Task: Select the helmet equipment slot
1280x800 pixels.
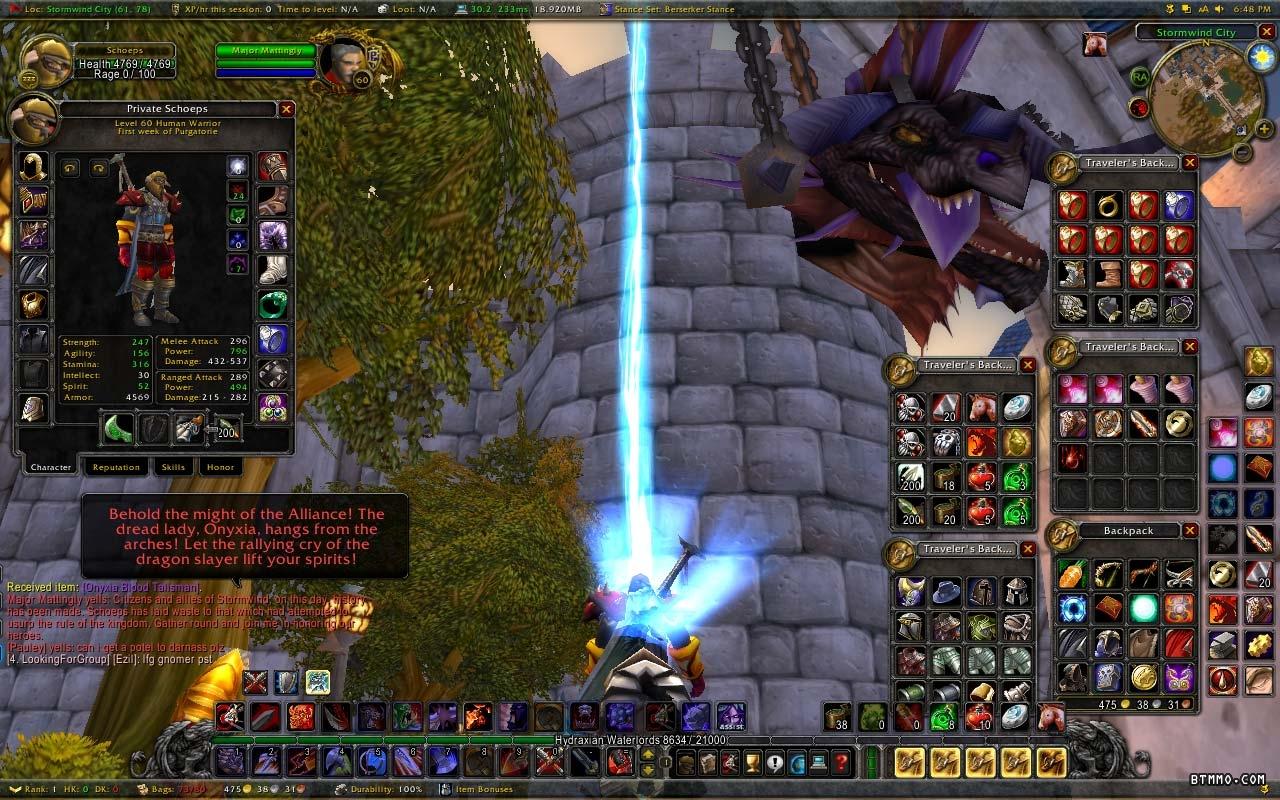Action: [x=34, y=166]
